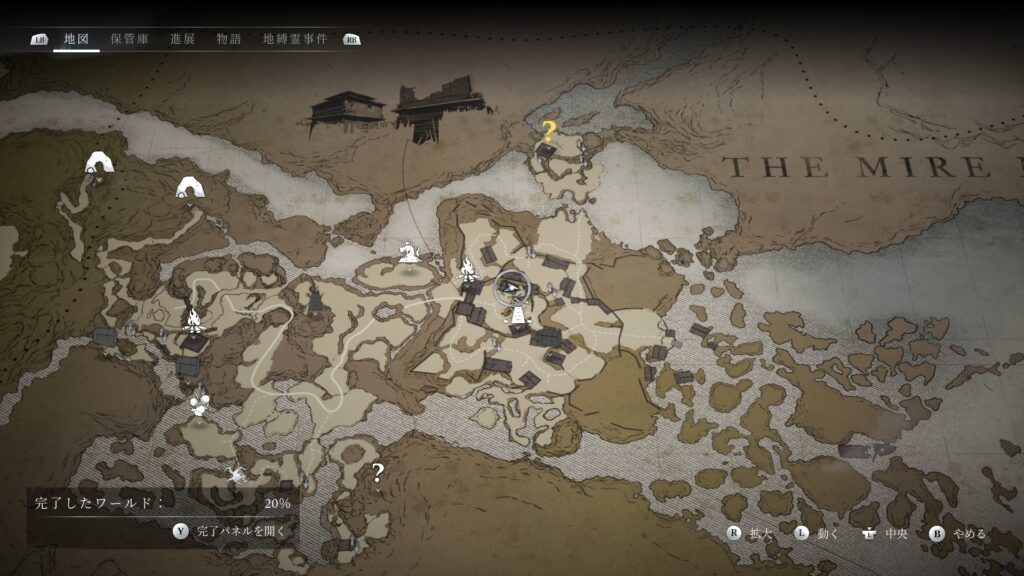Pick the white flower cluster map marker

point(200,405)
